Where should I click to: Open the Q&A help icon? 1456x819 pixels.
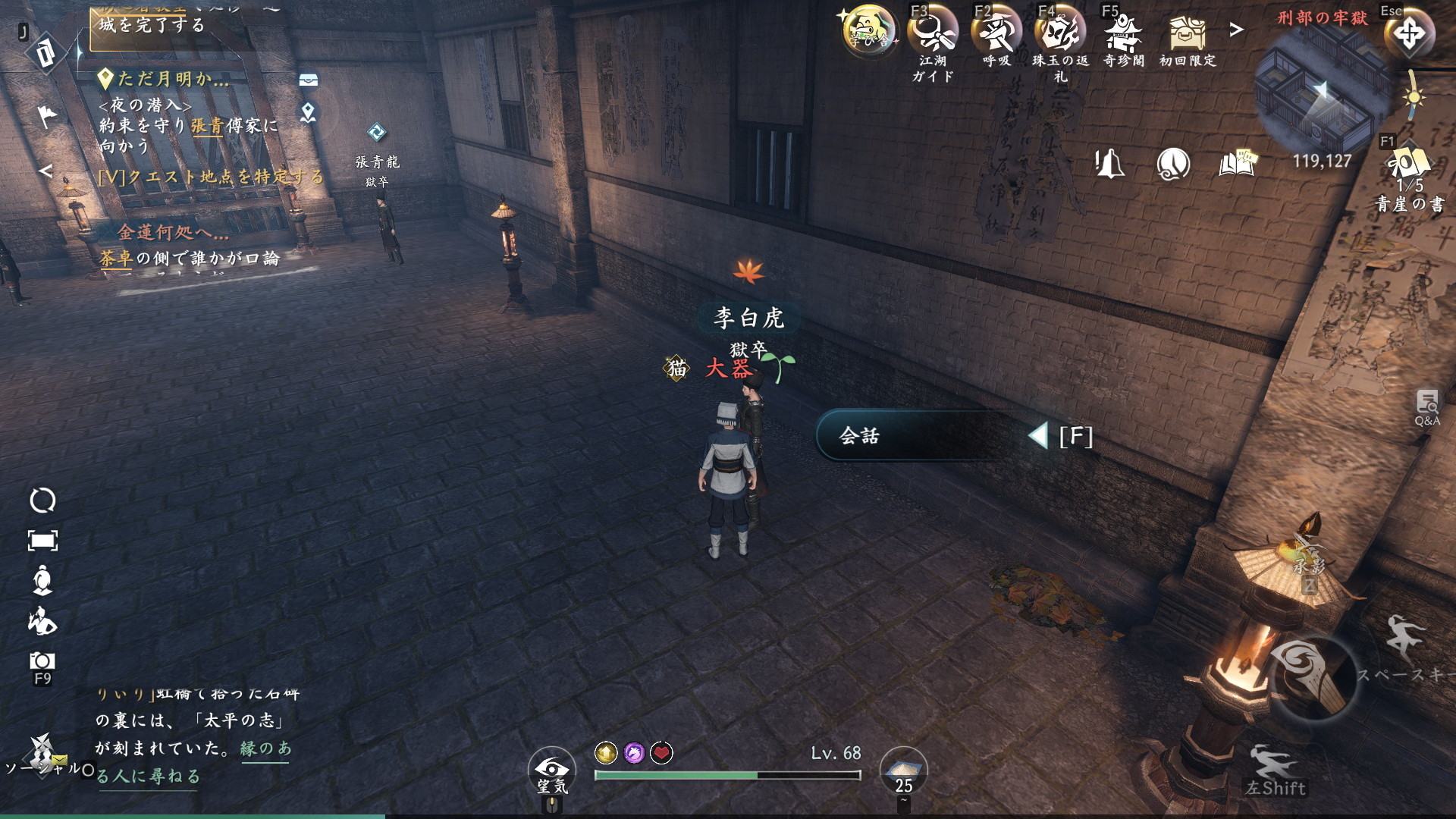[1426, 406]
